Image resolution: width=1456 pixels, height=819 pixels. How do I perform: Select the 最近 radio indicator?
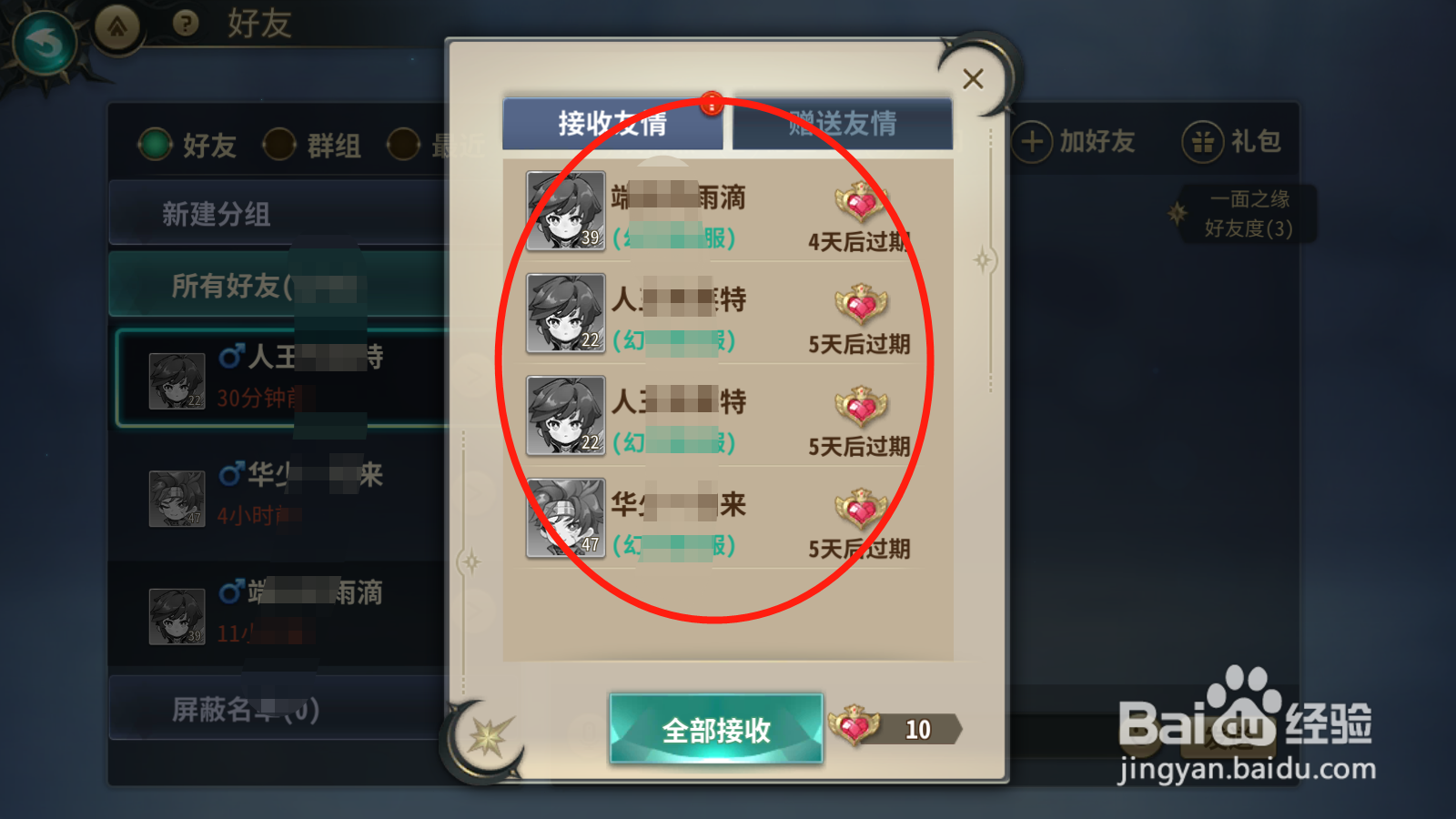tap(403, 144)
